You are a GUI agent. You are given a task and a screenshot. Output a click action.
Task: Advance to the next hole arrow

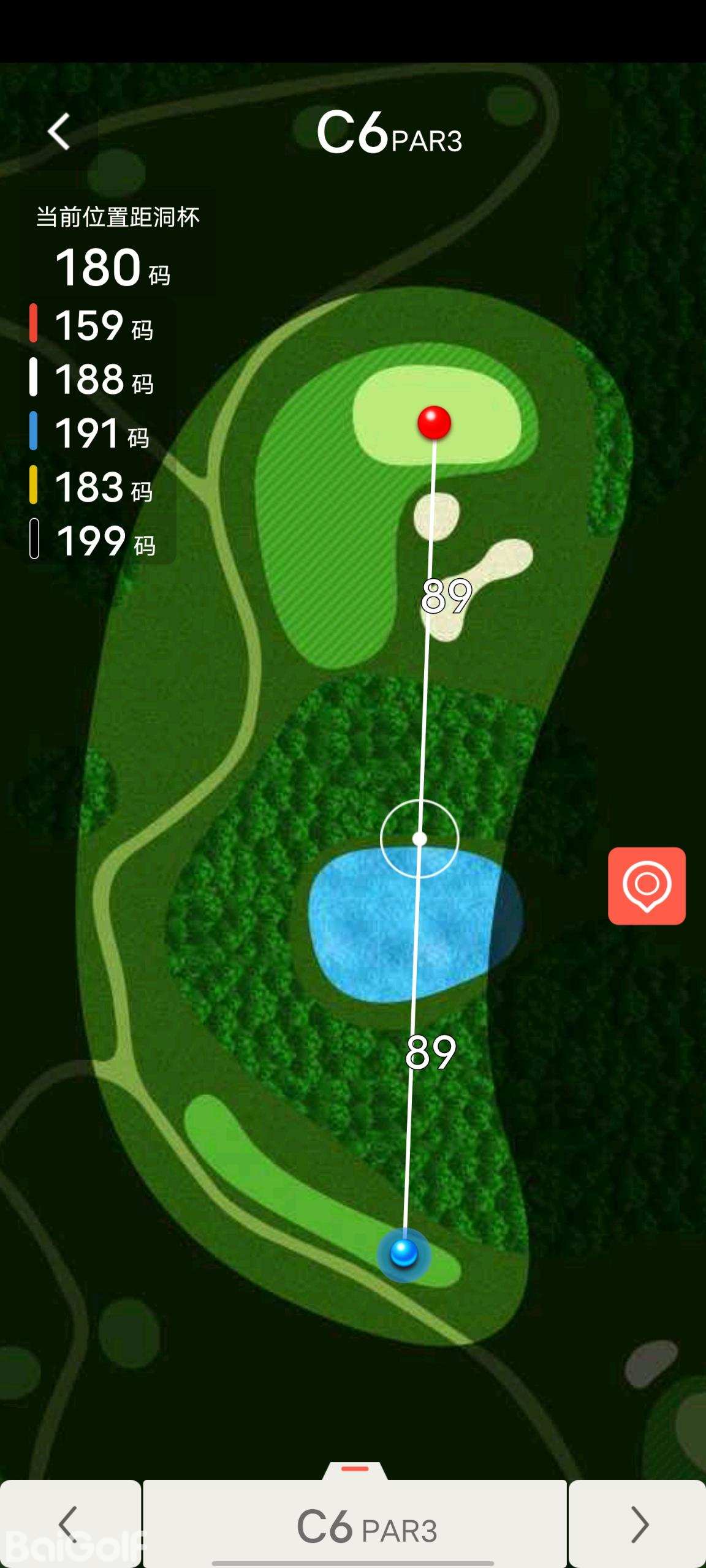coord(639,1524)
